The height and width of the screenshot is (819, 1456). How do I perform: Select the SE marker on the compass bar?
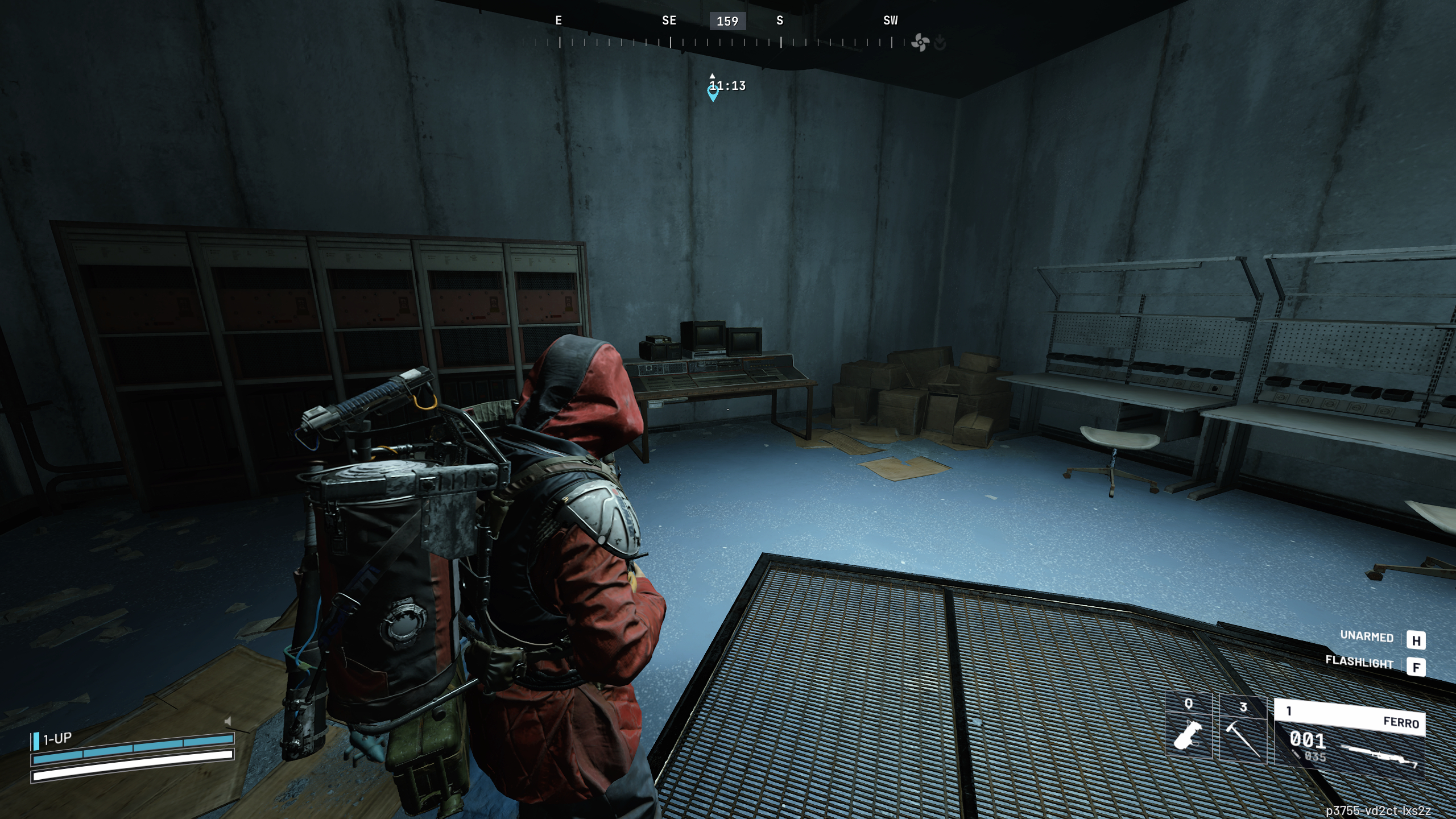668,21
